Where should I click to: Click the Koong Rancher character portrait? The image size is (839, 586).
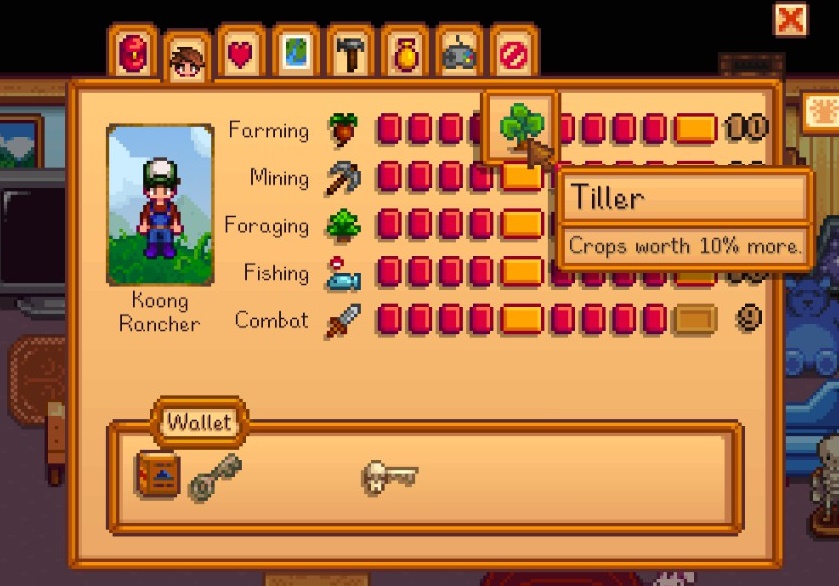click(160, 205)
